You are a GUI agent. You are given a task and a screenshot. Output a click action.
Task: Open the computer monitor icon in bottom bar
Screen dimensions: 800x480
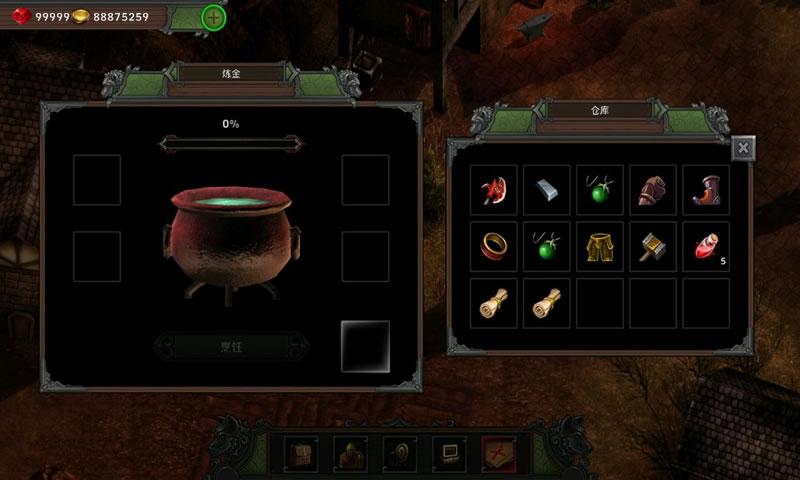(449, 454)
